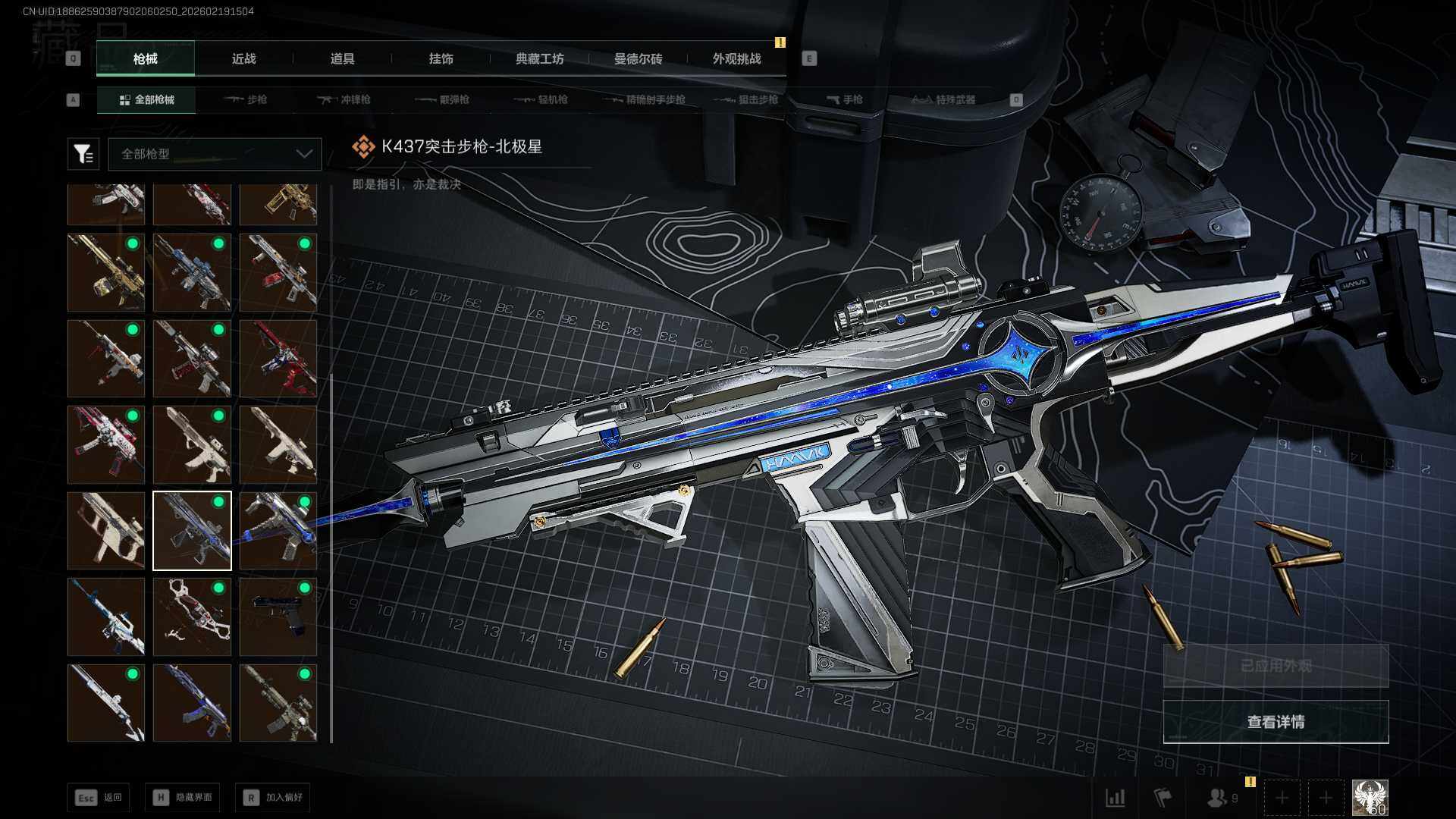Go to the 典藏工坊 tab
Screen dimensions: 1456x819
pyautogui.click(x=539, y=59)
